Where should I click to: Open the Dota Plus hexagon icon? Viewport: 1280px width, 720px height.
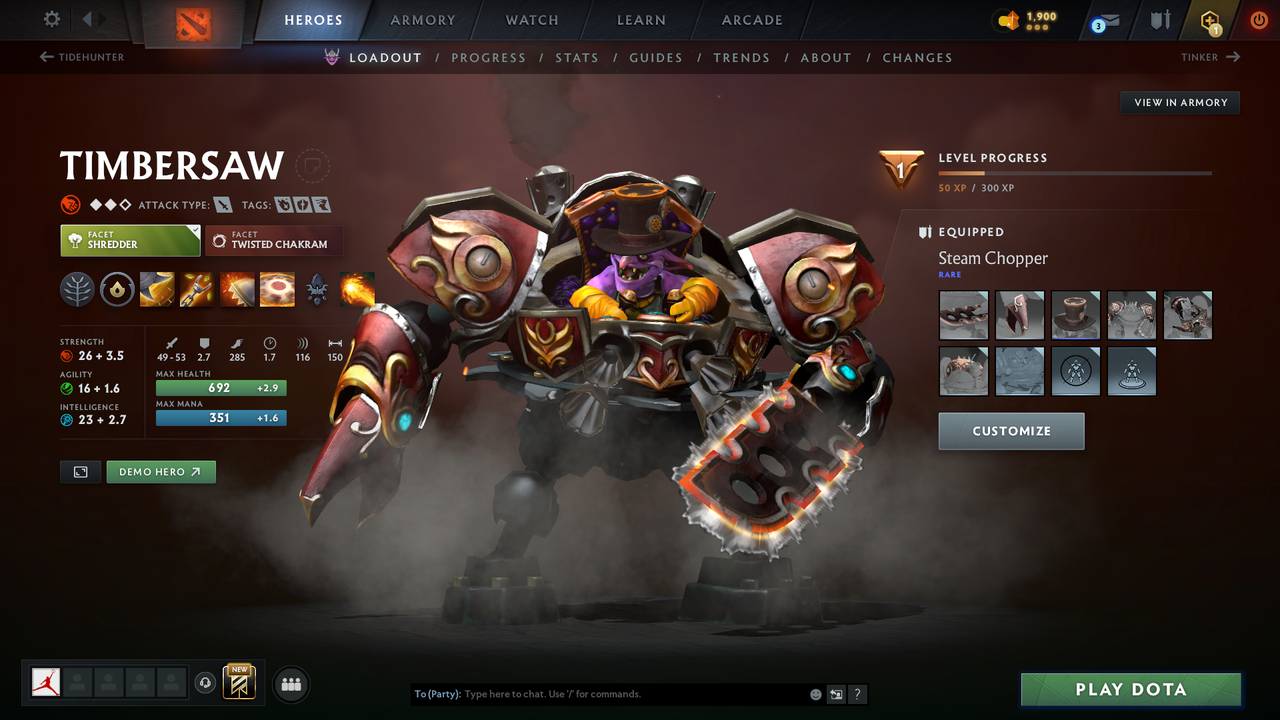pyautogui.click(x=1210, y=20)
